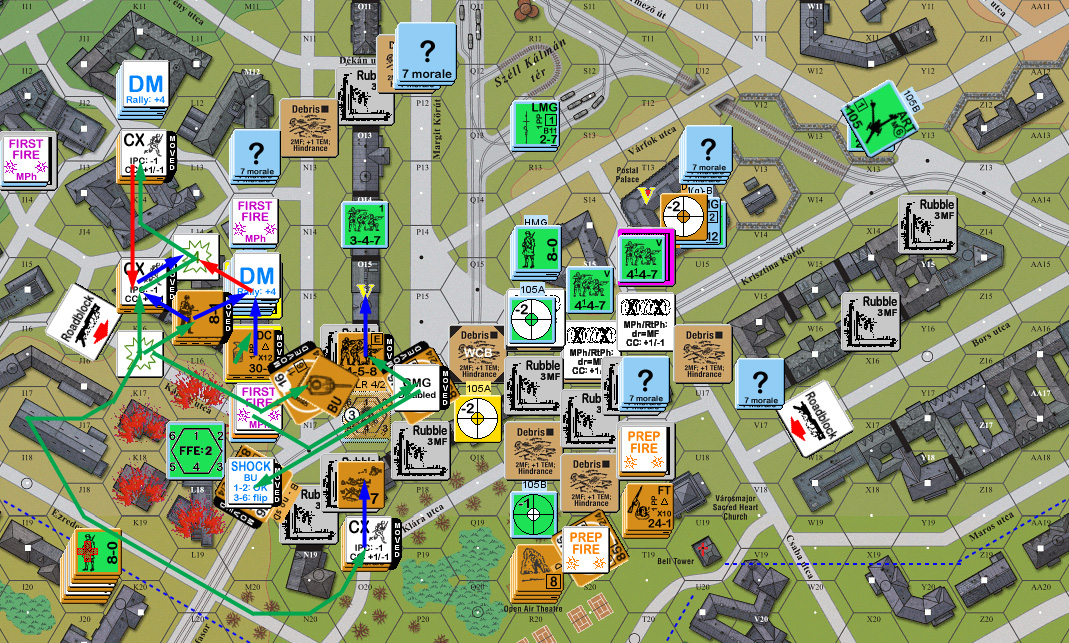
Task: Select the yellow 105A target counter
Action: pyautogui.click(x=476, y=414)
